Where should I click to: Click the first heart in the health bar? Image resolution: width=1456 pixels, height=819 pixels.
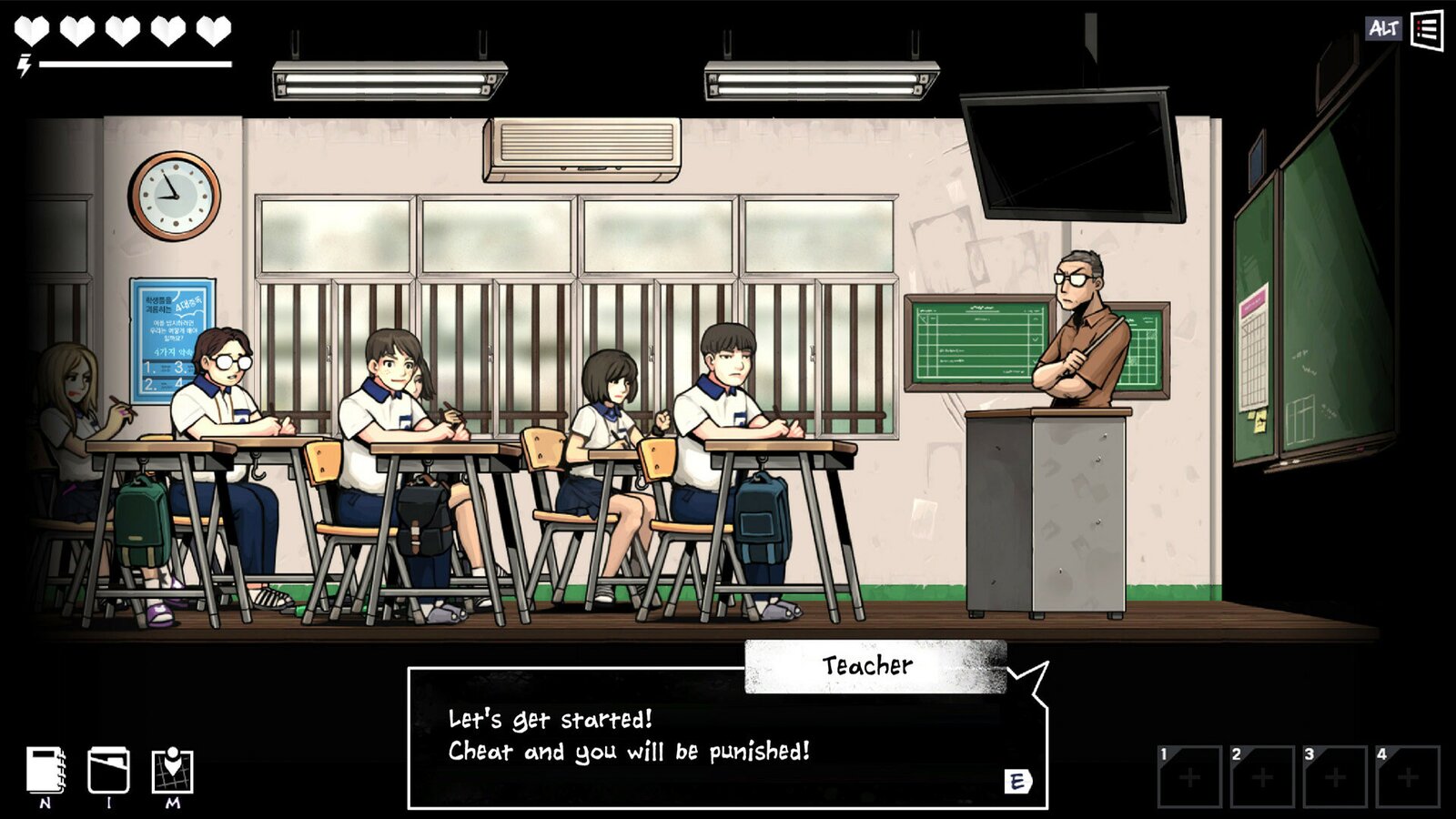coord(33,28)
